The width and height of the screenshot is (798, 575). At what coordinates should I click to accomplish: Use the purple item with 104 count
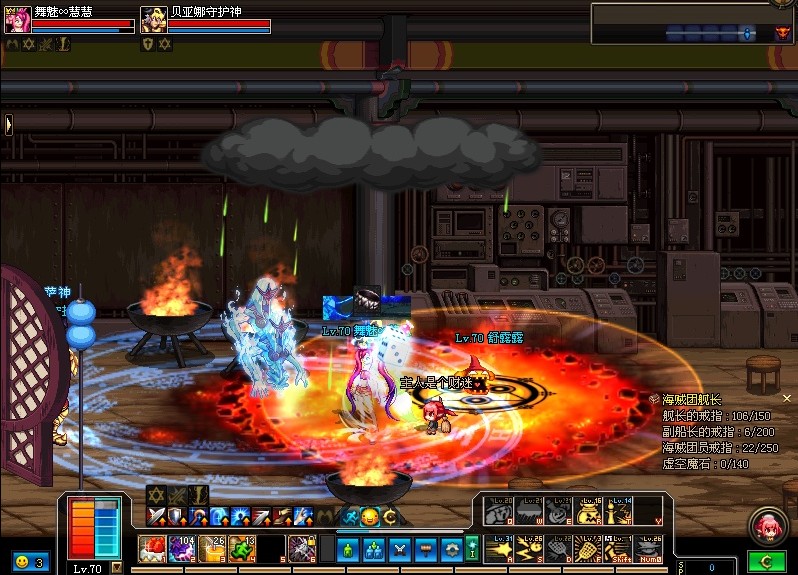tap(182, 548)
